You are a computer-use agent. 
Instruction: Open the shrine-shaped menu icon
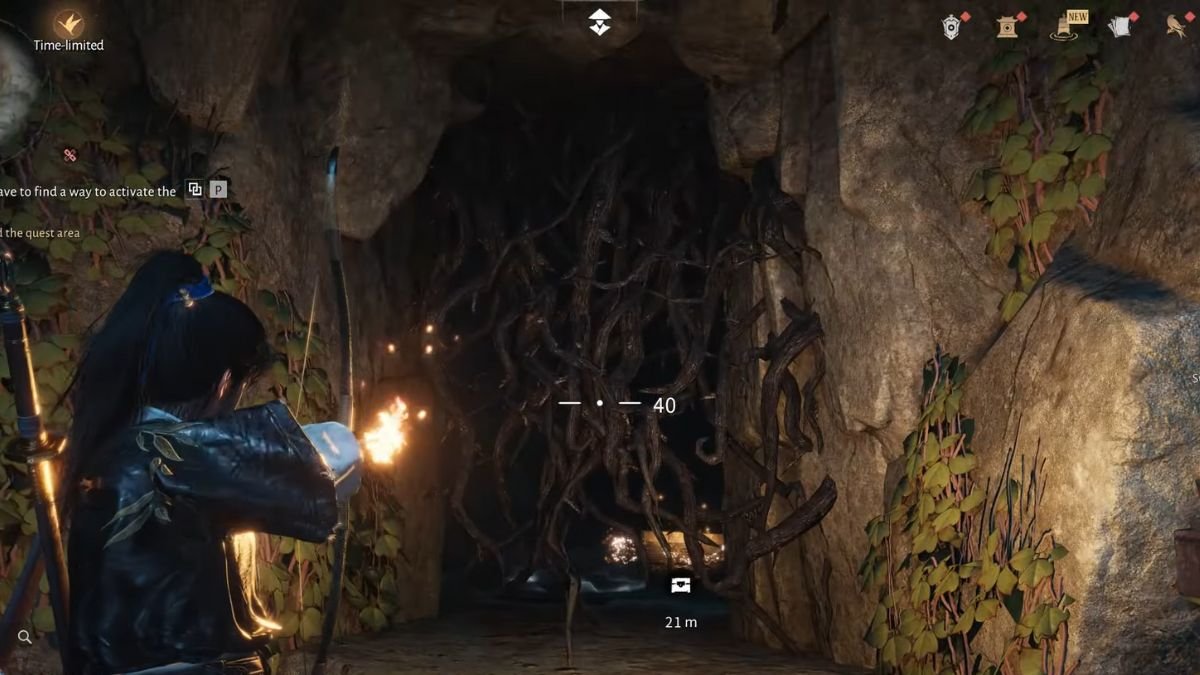1007,27
